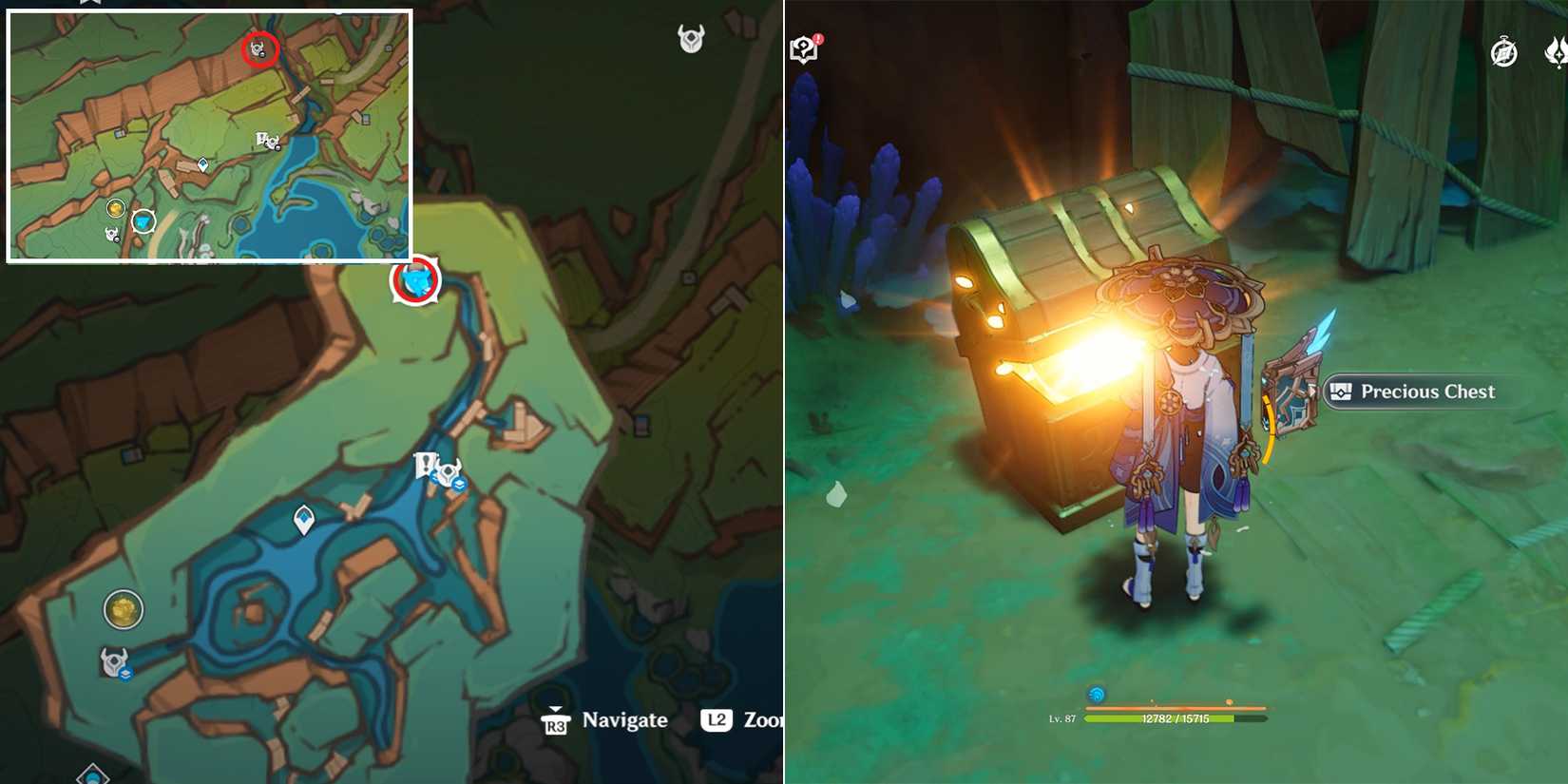Click the red exclamation notification badge on the handbook
The height and width of the screenshot is (784, 1568).
pyautogui.click(x=816, y=39)
